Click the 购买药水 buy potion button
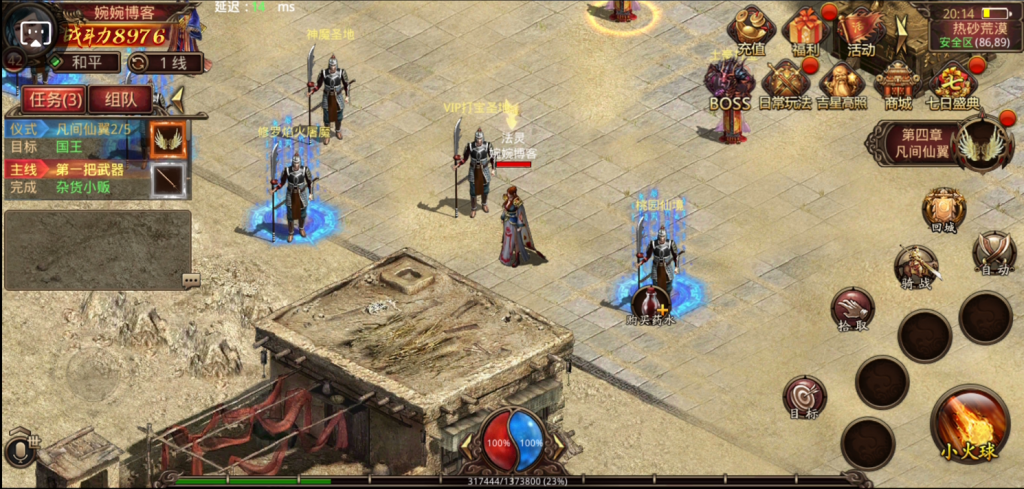Screen dimensions: 1024x489 651,304
